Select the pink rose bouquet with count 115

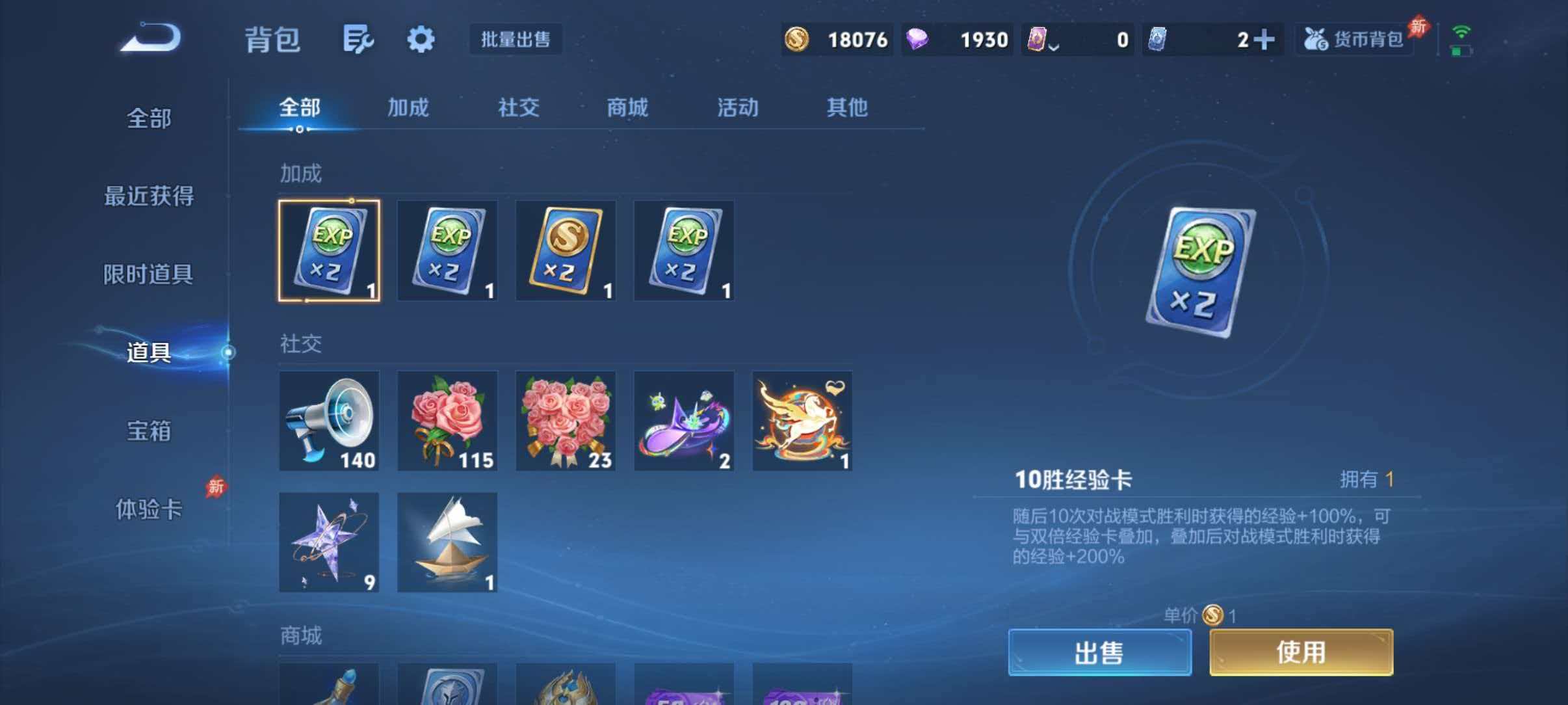coord(447,421)
